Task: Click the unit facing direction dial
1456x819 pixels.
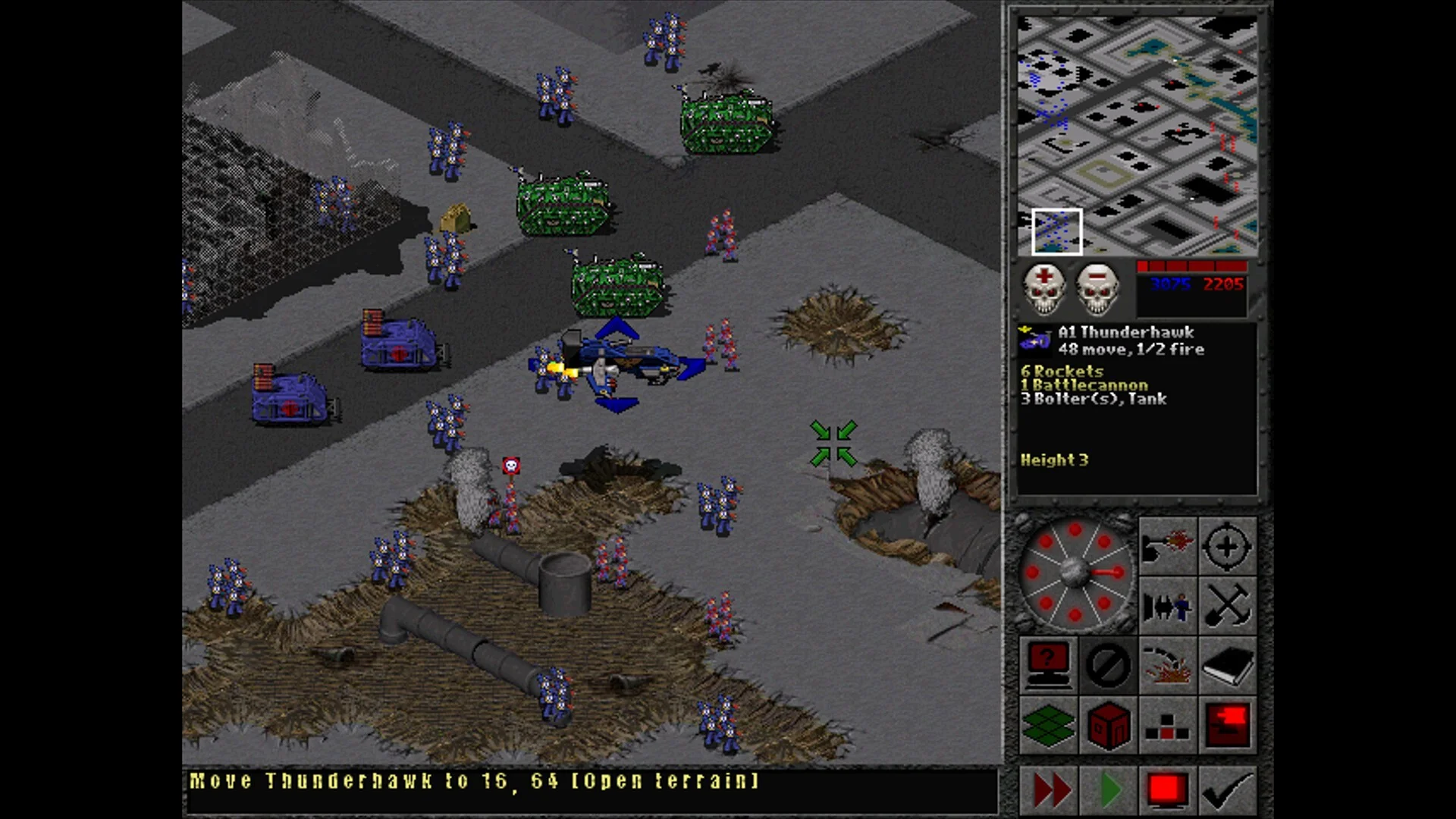Action: [x=1075, y=574]
